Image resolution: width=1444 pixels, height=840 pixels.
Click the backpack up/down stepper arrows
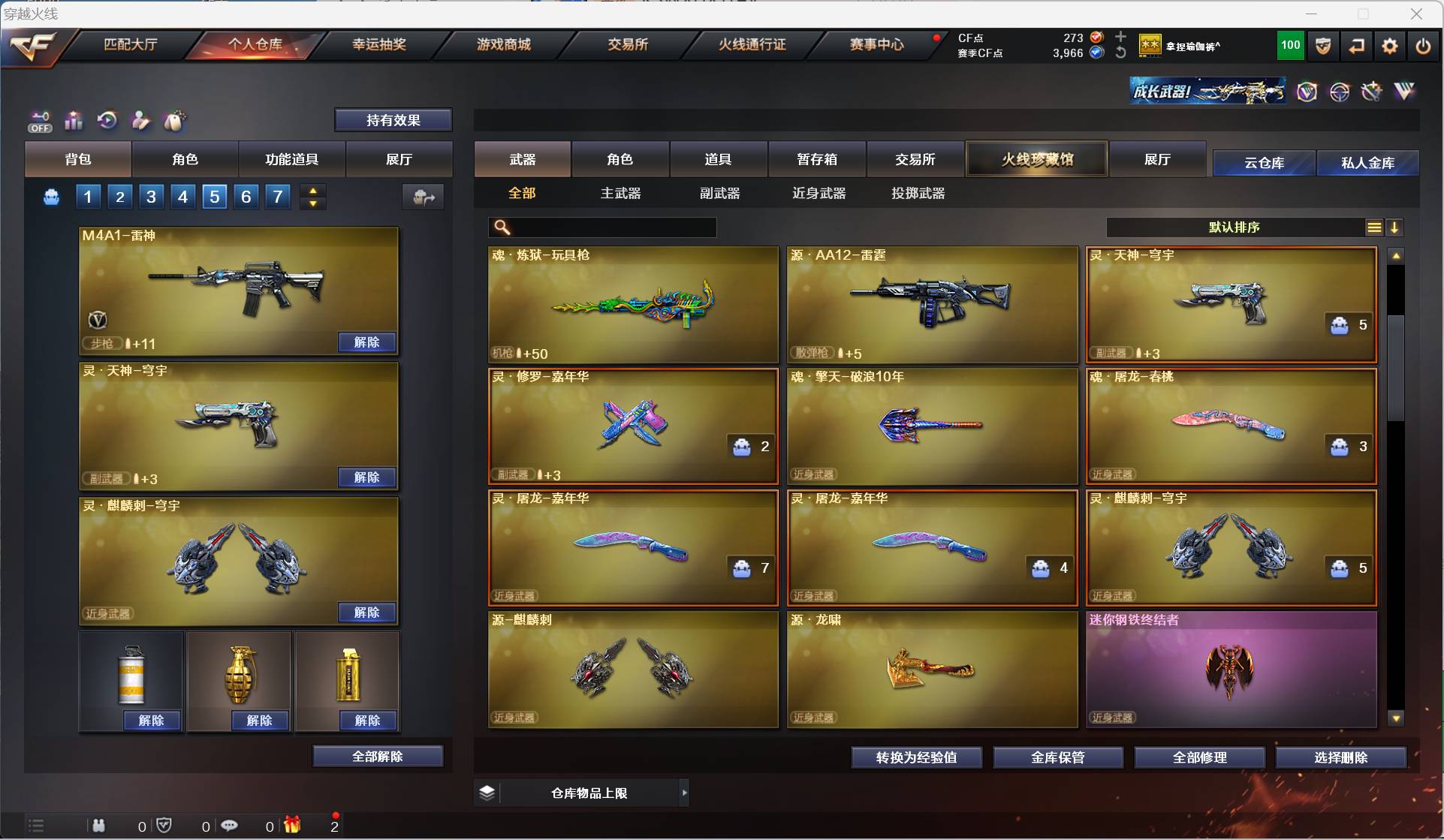312,197
